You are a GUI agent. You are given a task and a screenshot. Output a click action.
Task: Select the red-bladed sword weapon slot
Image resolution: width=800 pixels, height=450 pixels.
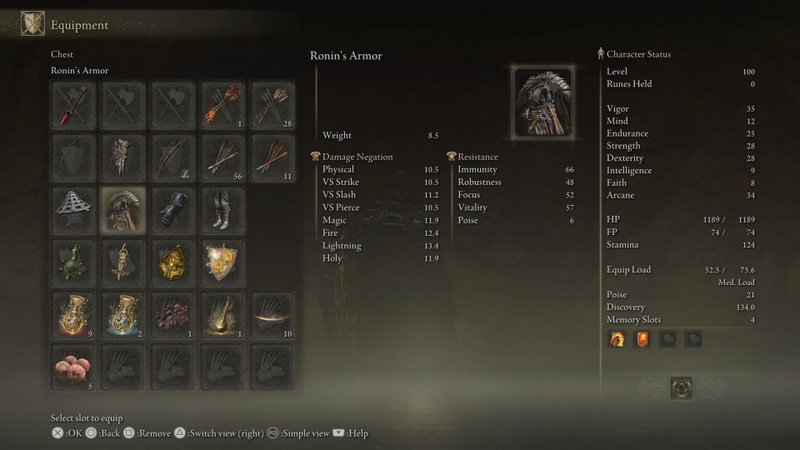click(74, 105)
